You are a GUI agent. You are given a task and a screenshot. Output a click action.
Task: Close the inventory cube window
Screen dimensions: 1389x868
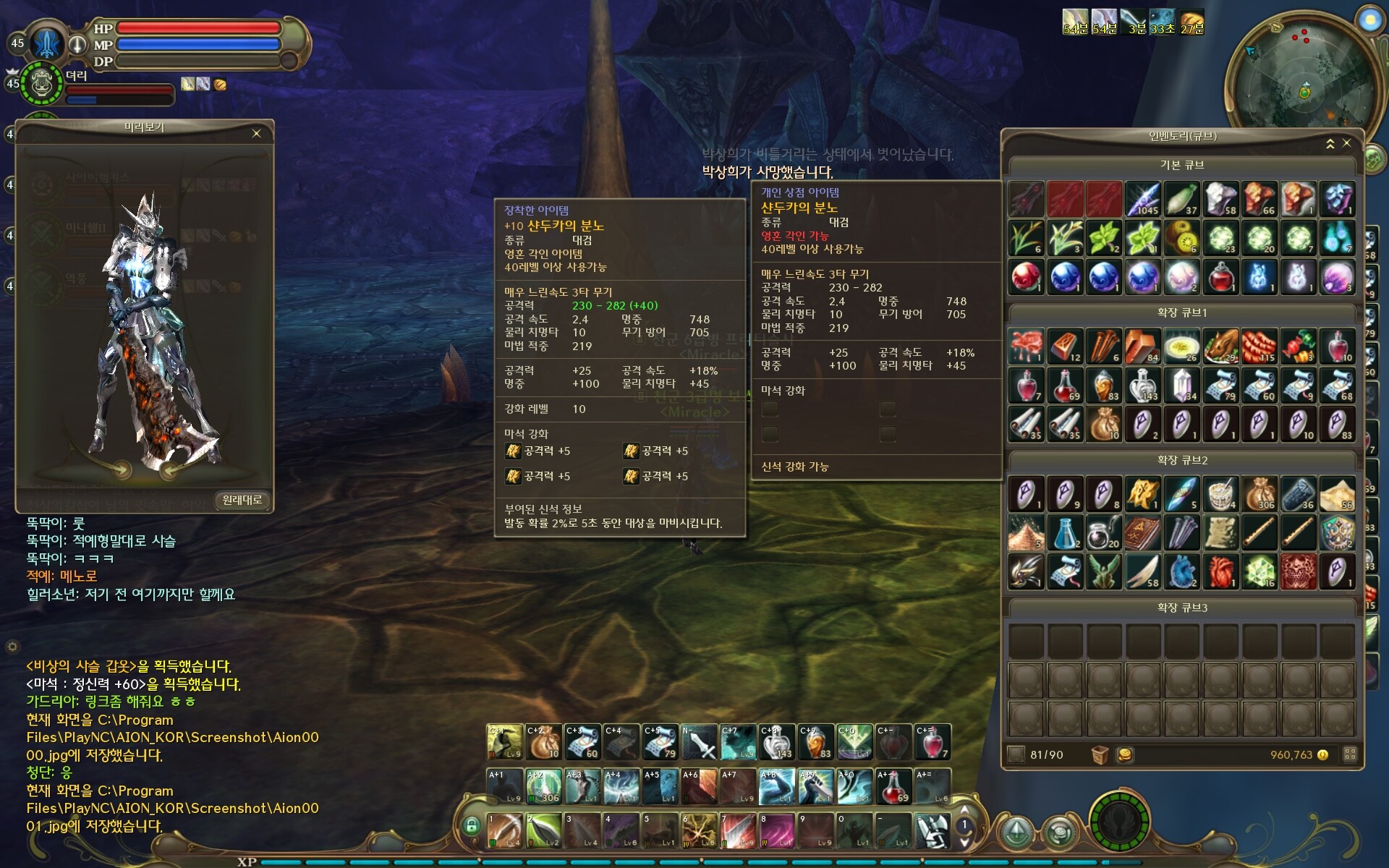pyautogui.click(x=1346, y=143)
